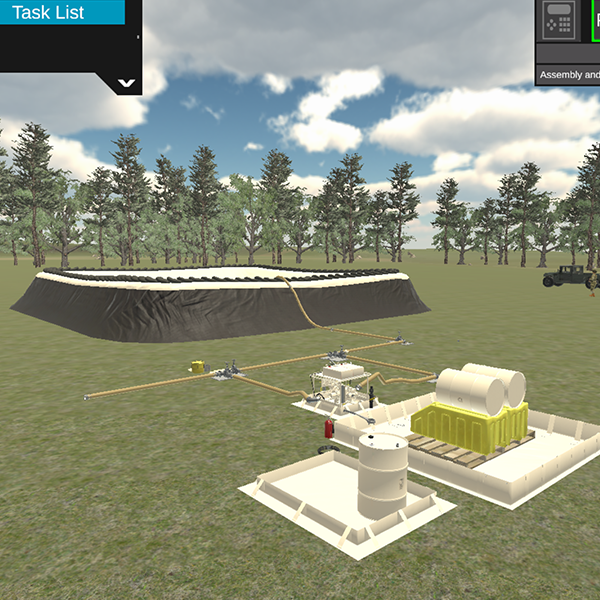Image resolution: width=600 pixels, height=600 pixels.
Task: Click the Assembly label bar
Action: tap(568, 75)
